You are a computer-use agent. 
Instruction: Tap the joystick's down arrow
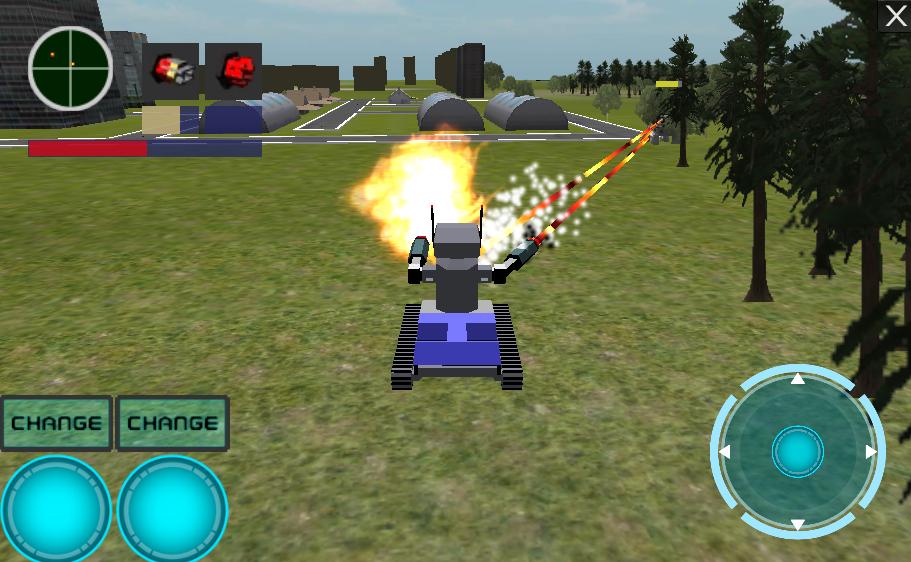tap(797, 525)
